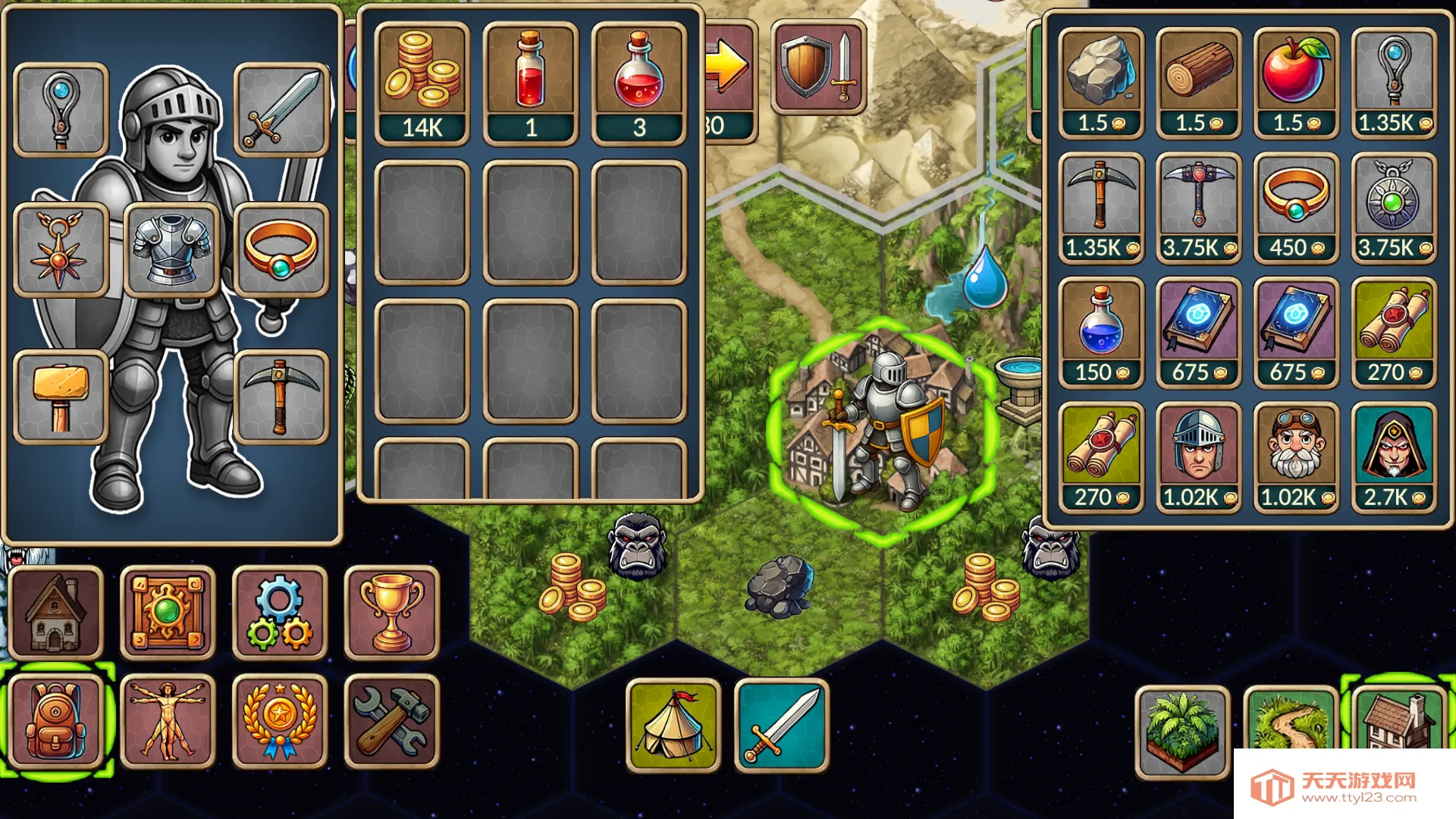The height and width of the screenshot is (819, 1456).
Task: Select the gold coins inventory slot
Action: (x=422, y=82)
